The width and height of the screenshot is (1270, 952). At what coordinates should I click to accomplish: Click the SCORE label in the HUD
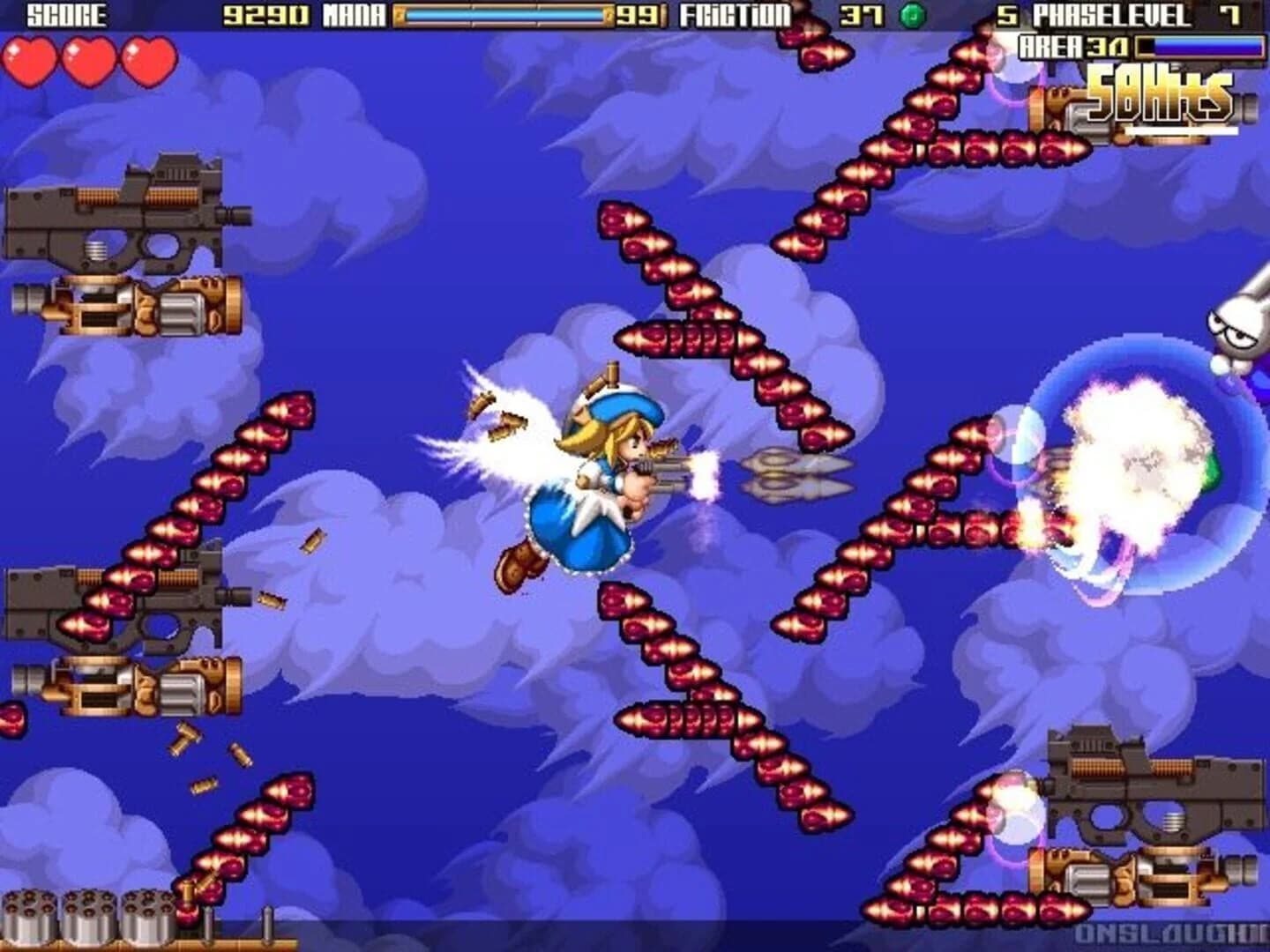pos(62,15)
